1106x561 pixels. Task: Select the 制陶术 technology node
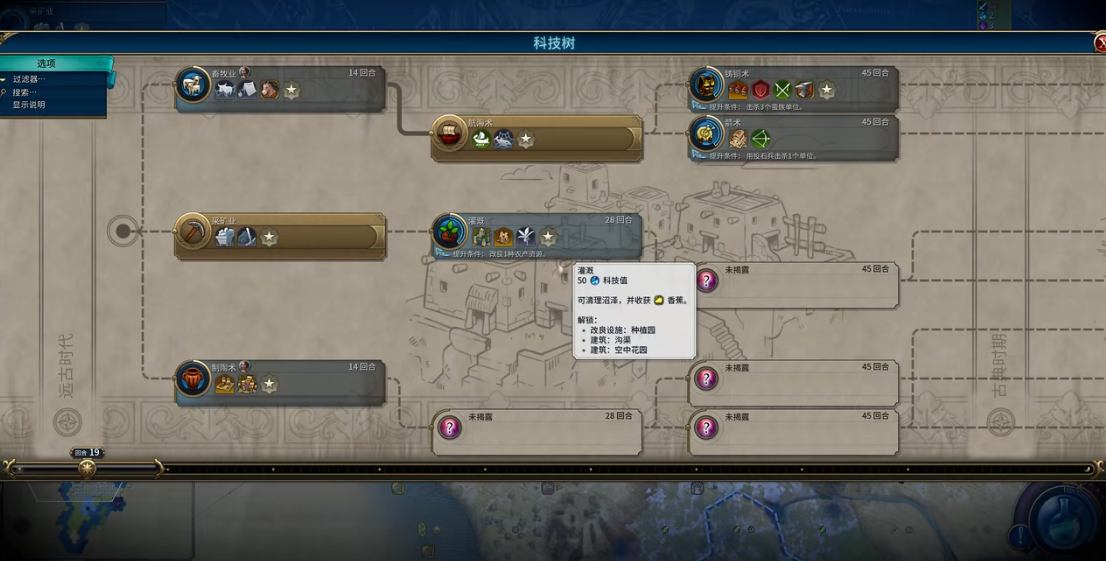(x=280, y=382)
